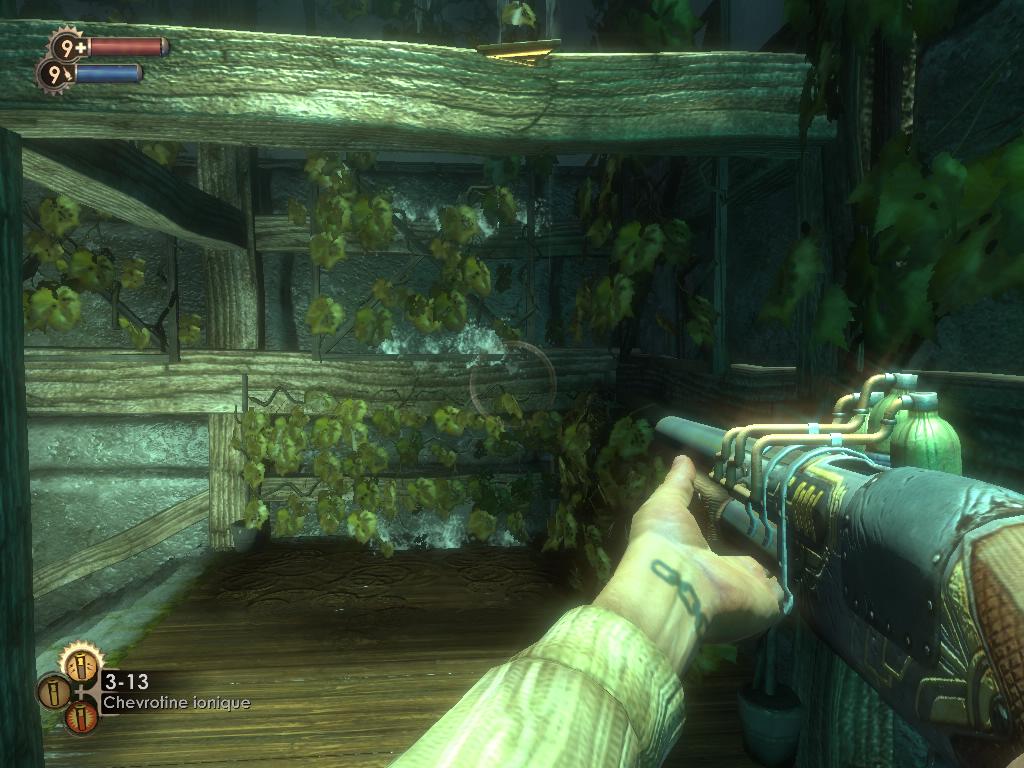Click the first aid kit counter icon
Image resolution: width=1024 pixels, height=768 pixels.
coord(68,46)
